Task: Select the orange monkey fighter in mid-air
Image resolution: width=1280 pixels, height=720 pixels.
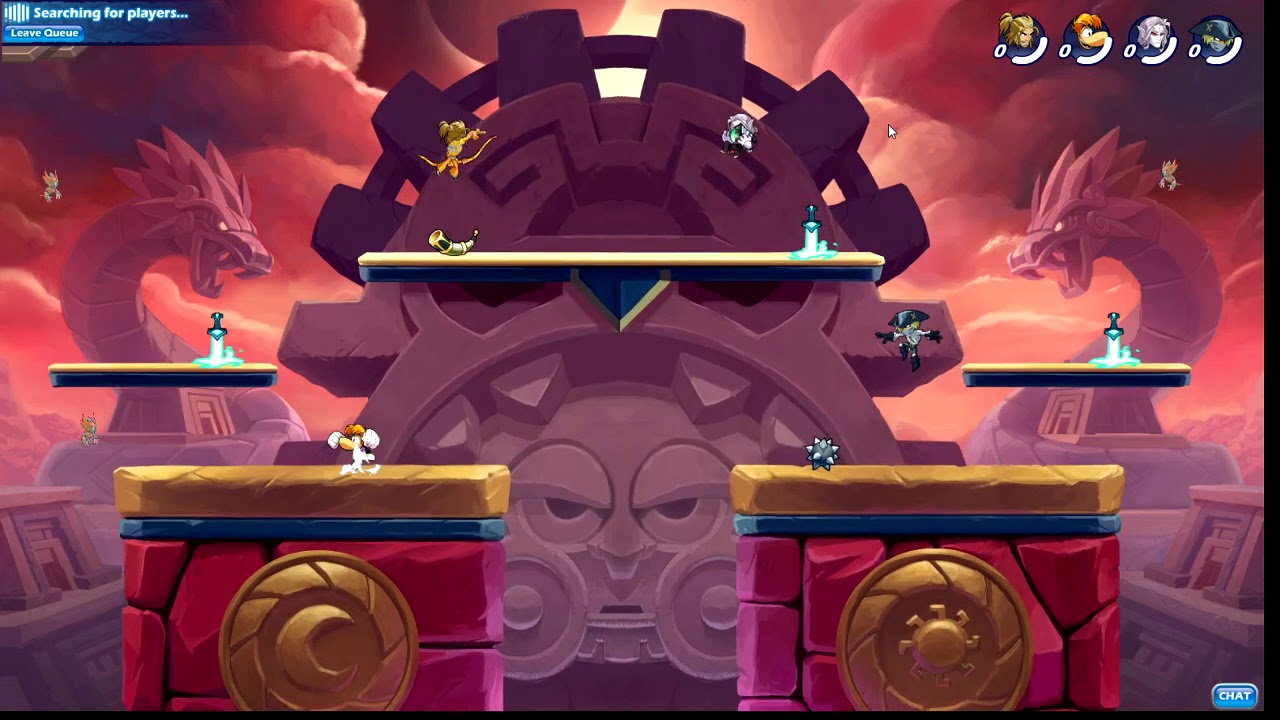Action: click(x=455, y=150)
